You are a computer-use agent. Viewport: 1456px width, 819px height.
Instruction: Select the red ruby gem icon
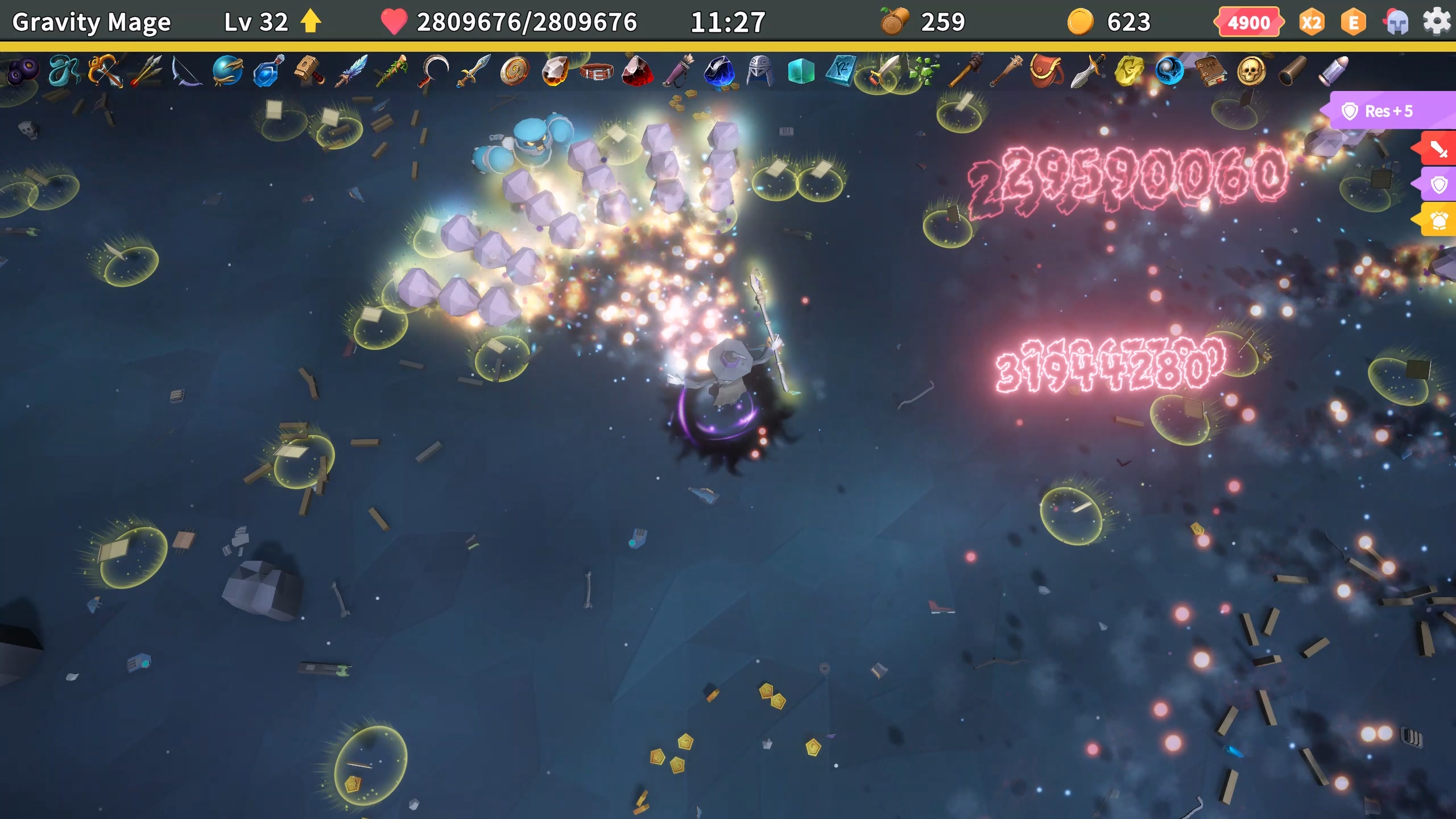pos(637,71)
